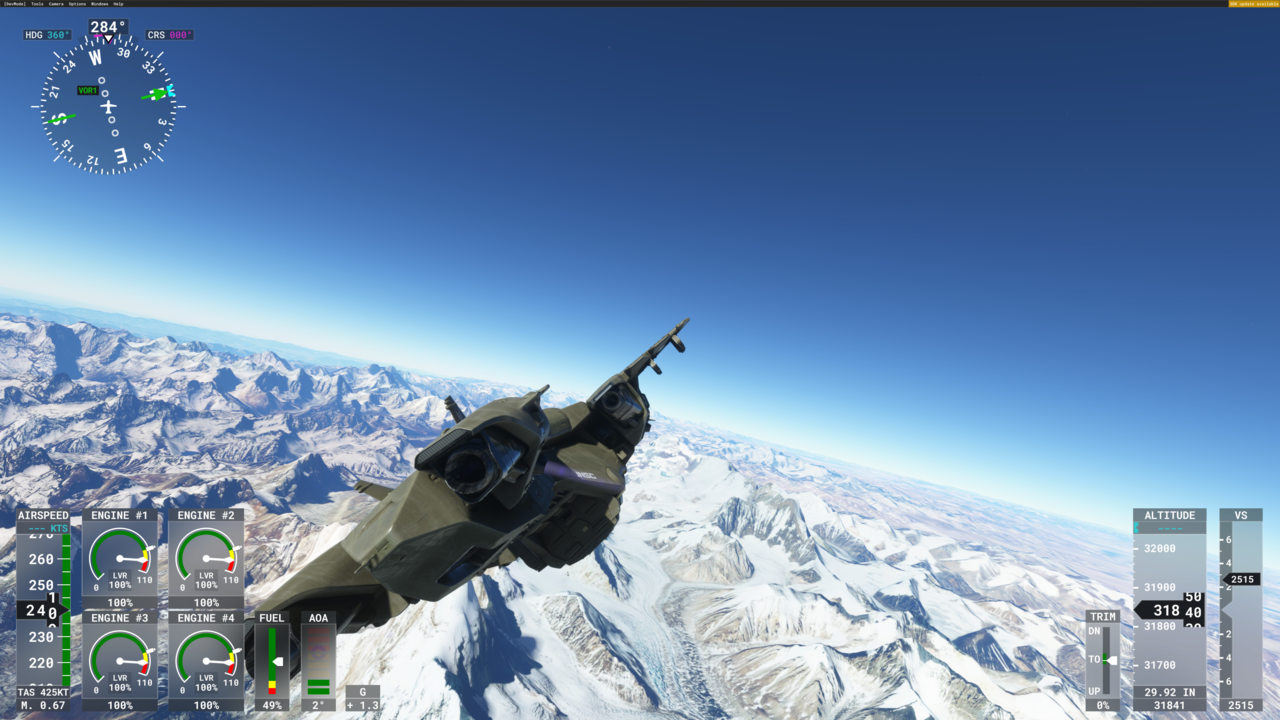
Task: Open the Tools menu
Action: pyautogui.click(x=38, y=4)
